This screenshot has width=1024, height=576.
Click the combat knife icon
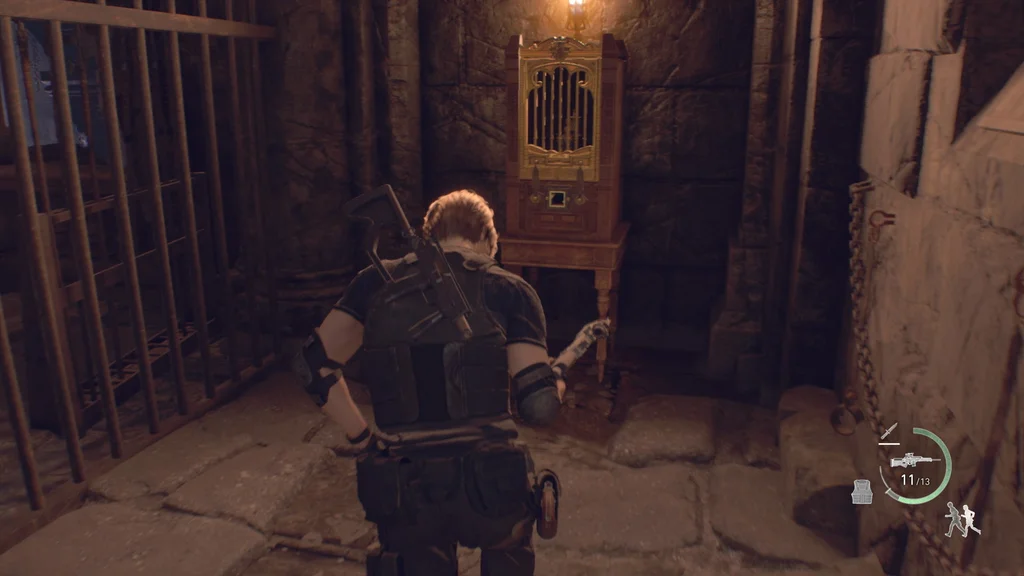click(x=888, y=432)
